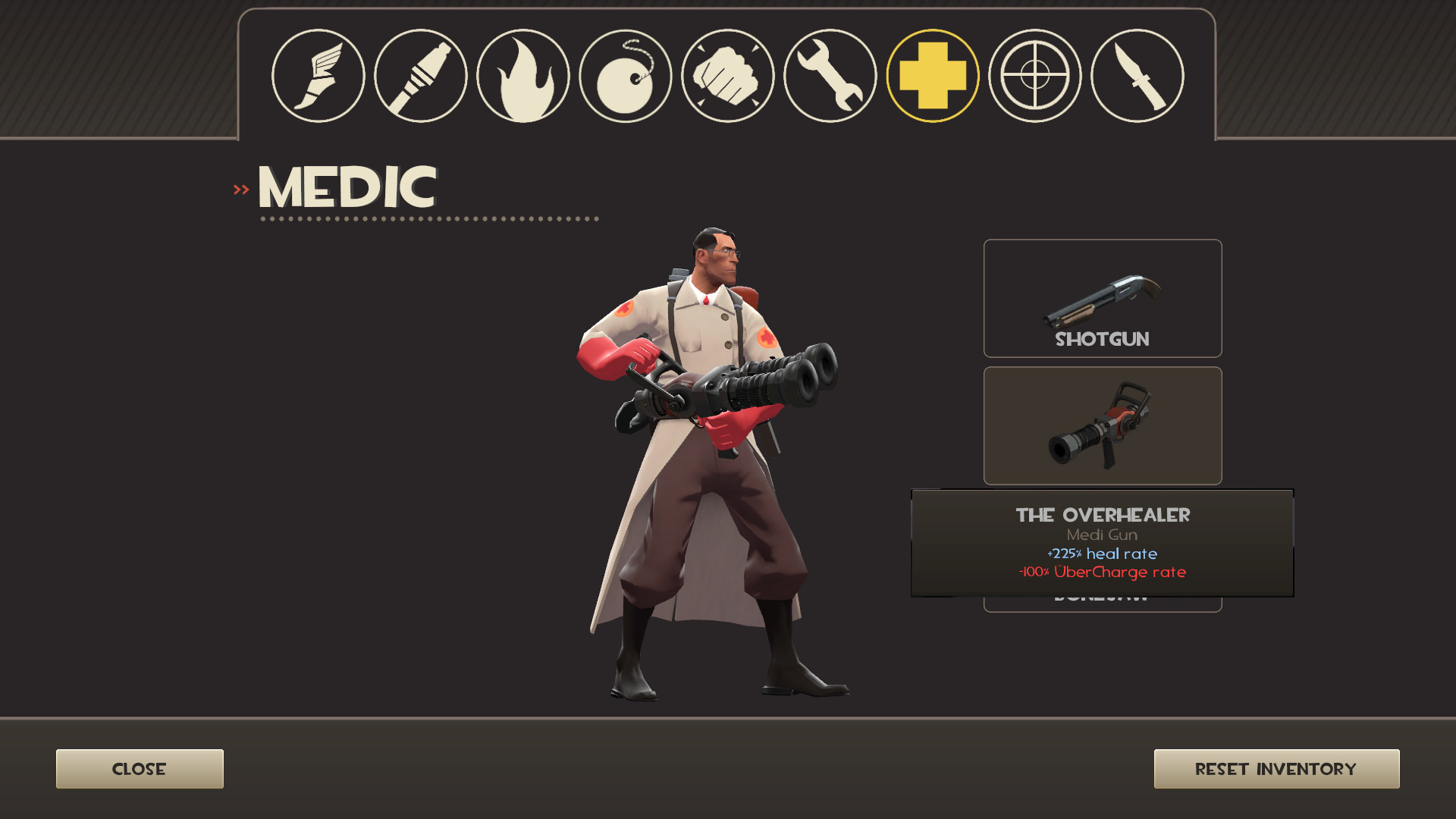Click the Close button
Image resolution: width=1456 pixels, height=819 pixels.
click(140, 768)
